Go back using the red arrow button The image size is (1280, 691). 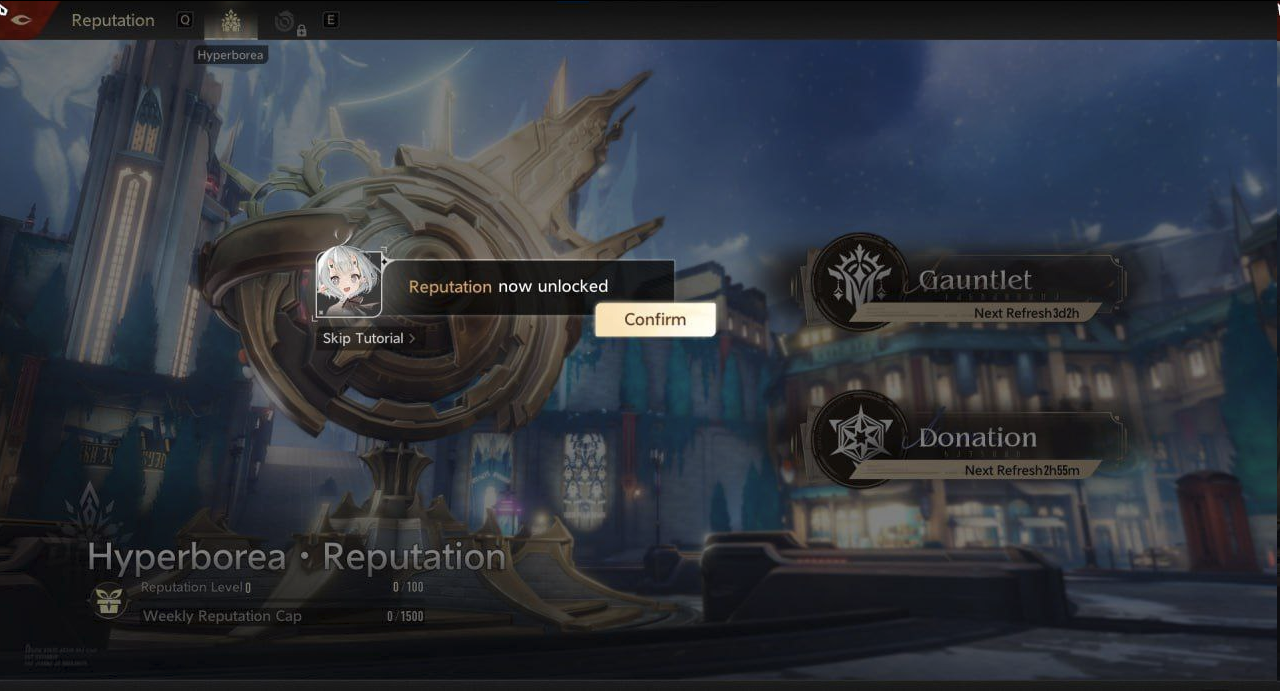20,19
